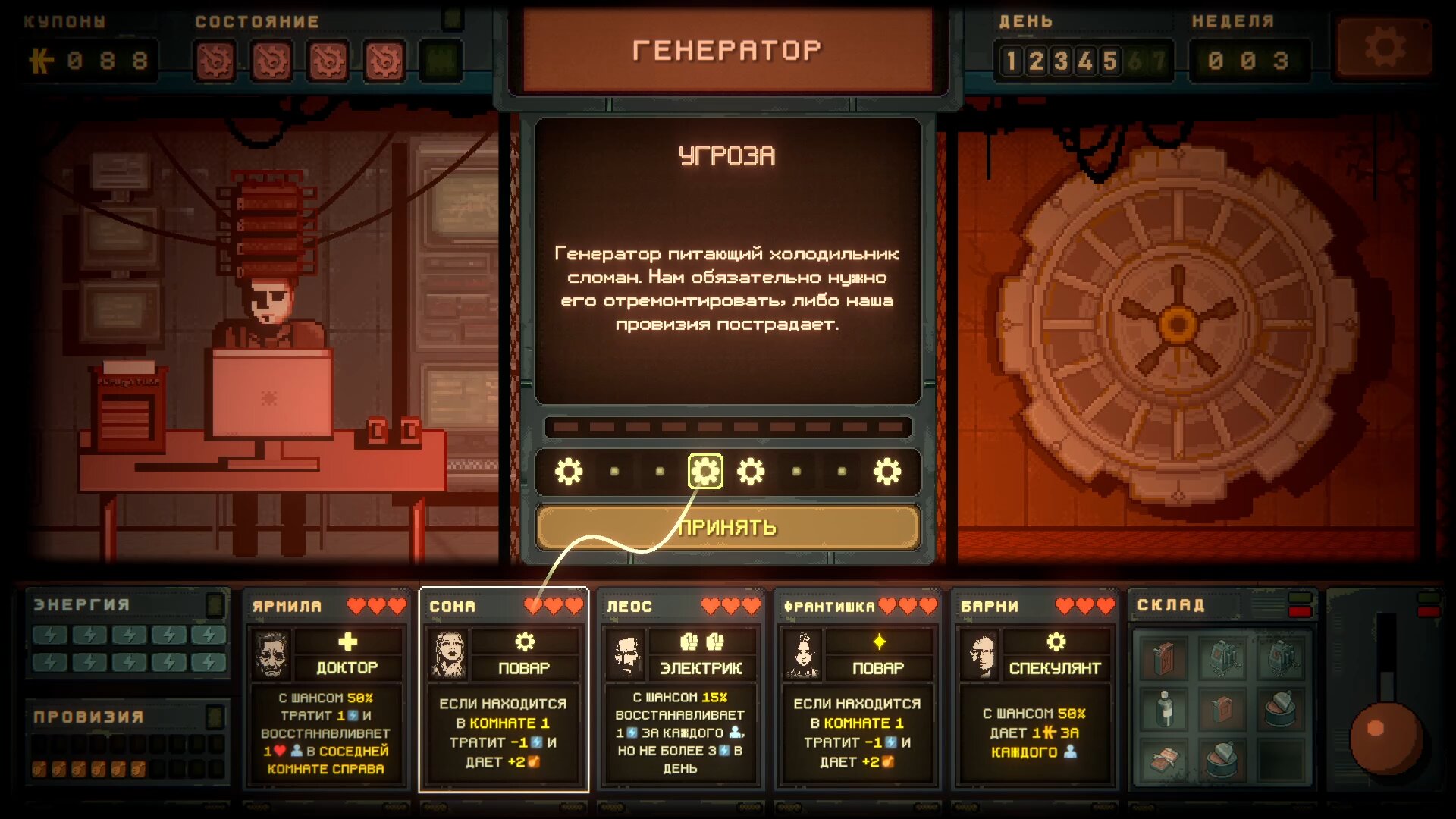Select the glass bottle in storage
Image resolution: width=1456 pixels, height=819 pixels.
pos(1165,708)
